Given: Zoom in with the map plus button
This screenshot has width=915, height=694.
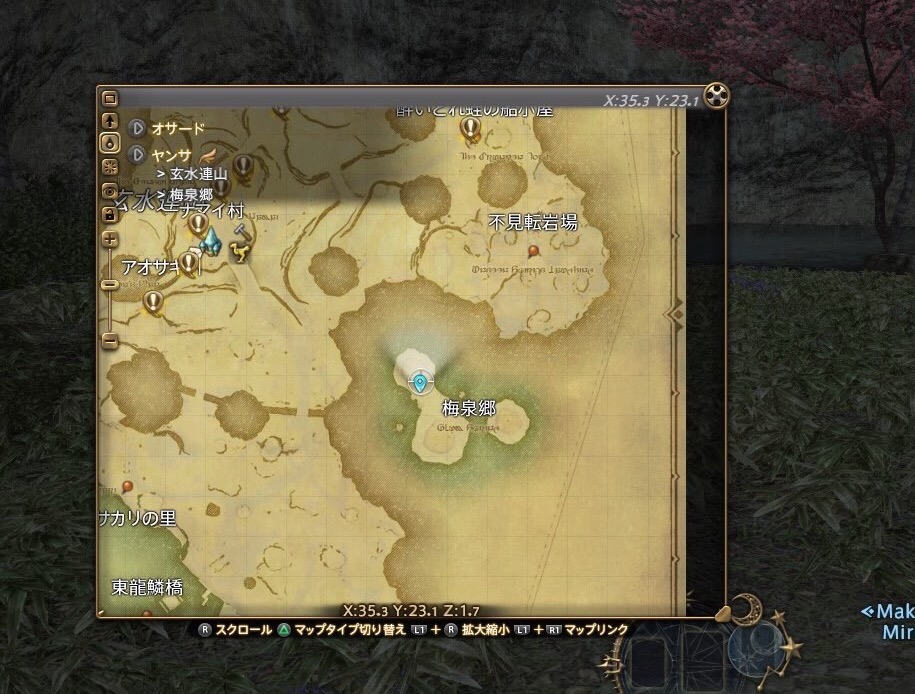Looking at the screenshot, I should [110, 240].
